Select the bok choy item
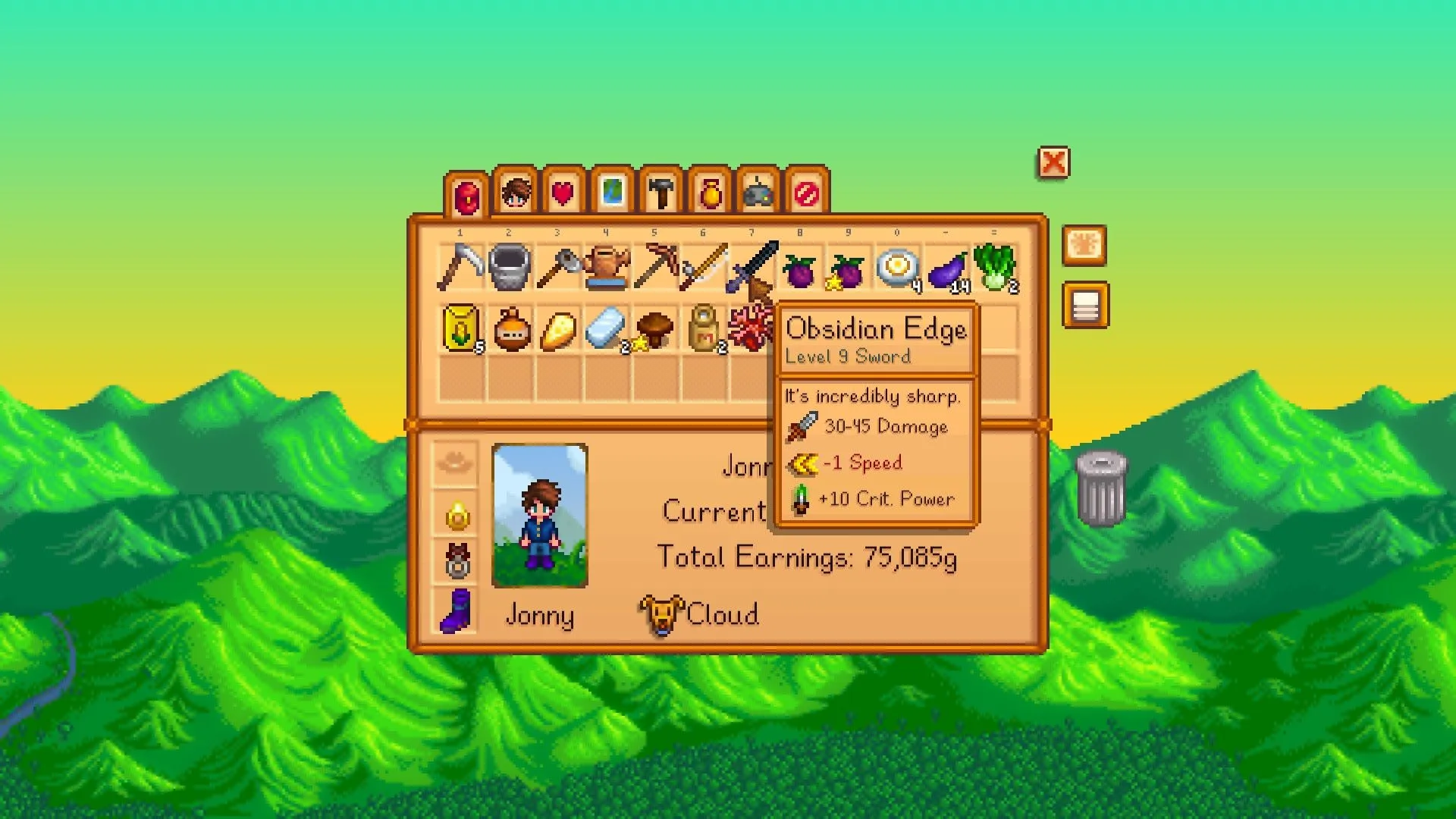This screenshot has height=819, width=1456. (x=993, y=267)
